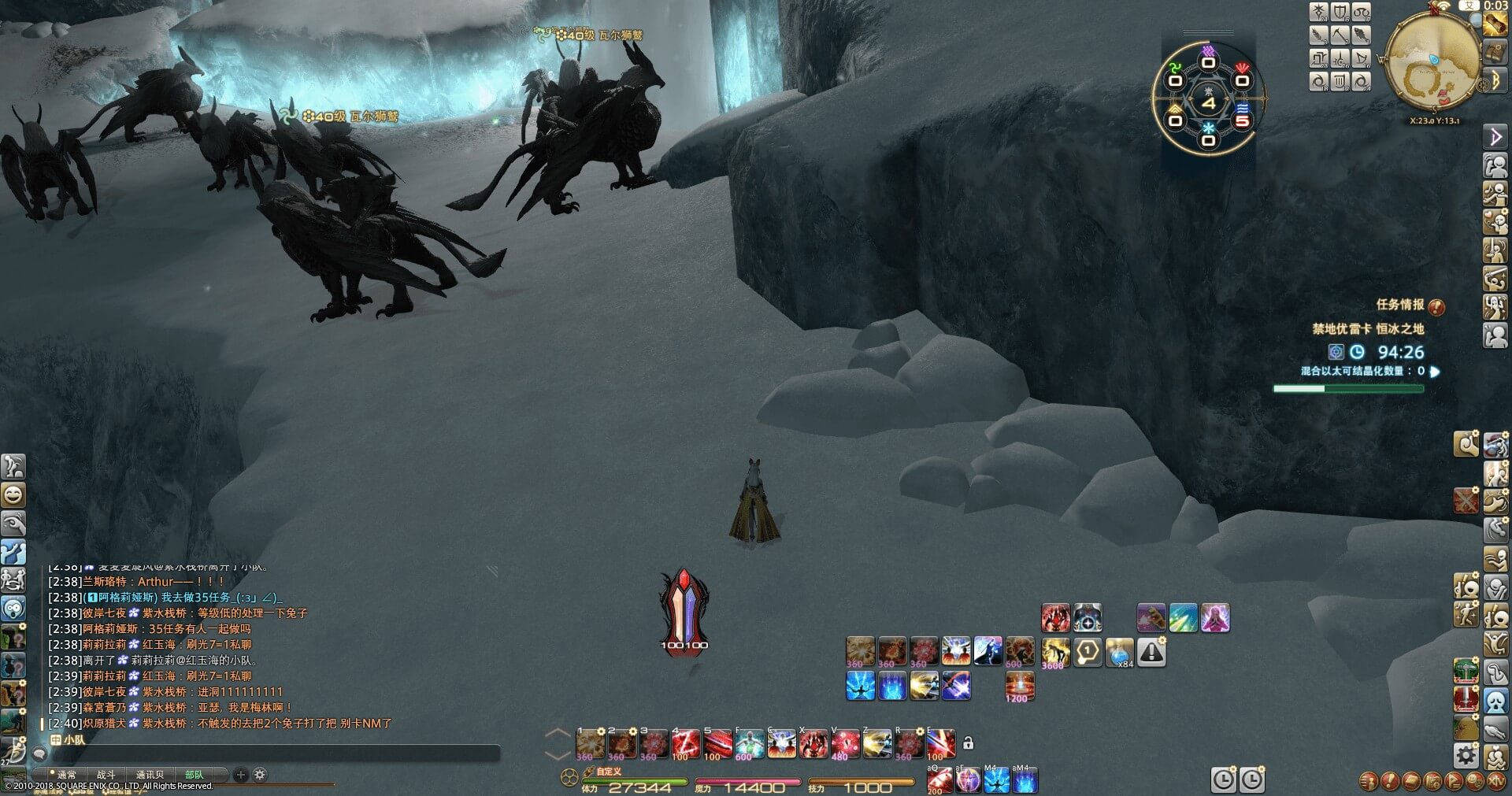Cycle the hotbar up with the arrow
The width and height of the screenshot is (1512, 796).
[558, 734]
